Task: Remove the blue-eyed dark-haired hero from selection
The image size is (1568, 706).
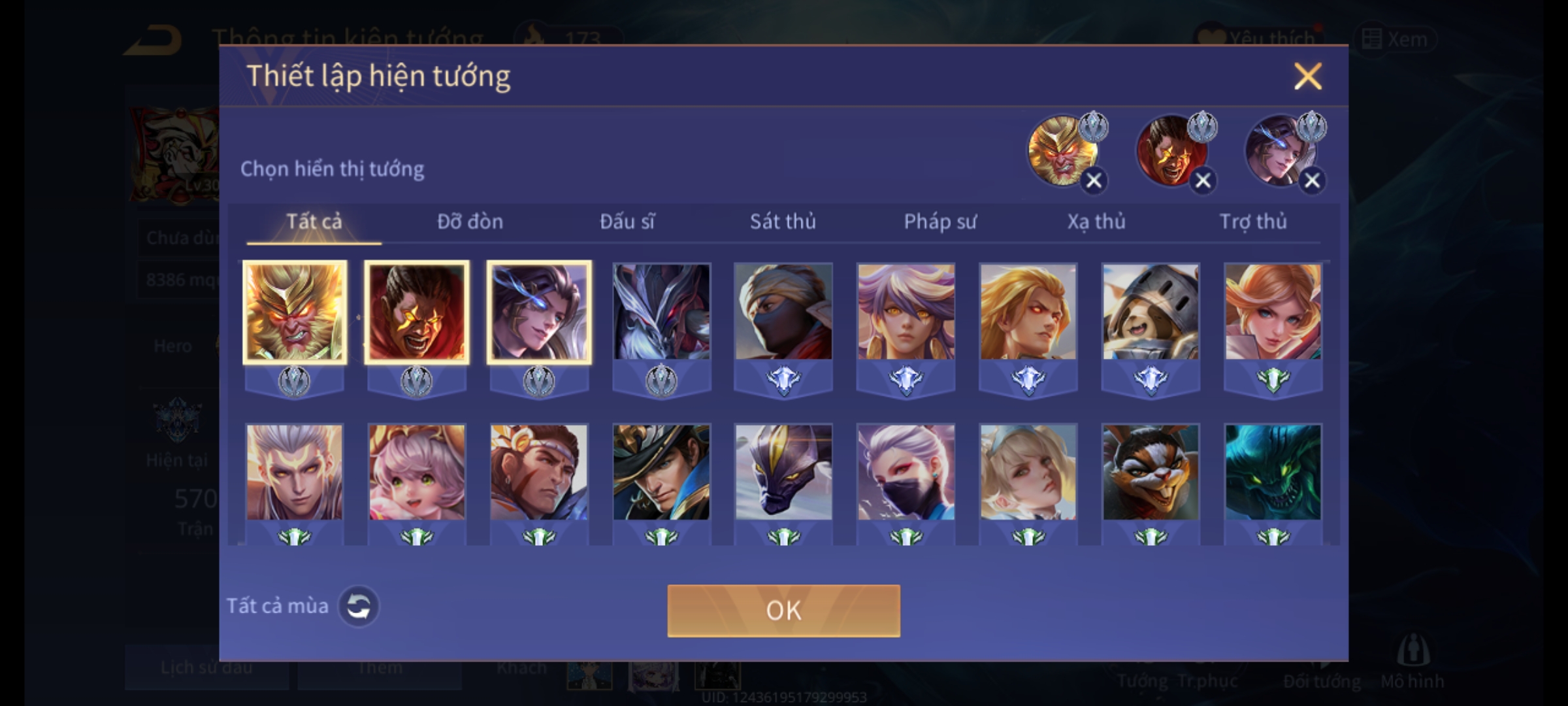Action: pos(1312,180)
